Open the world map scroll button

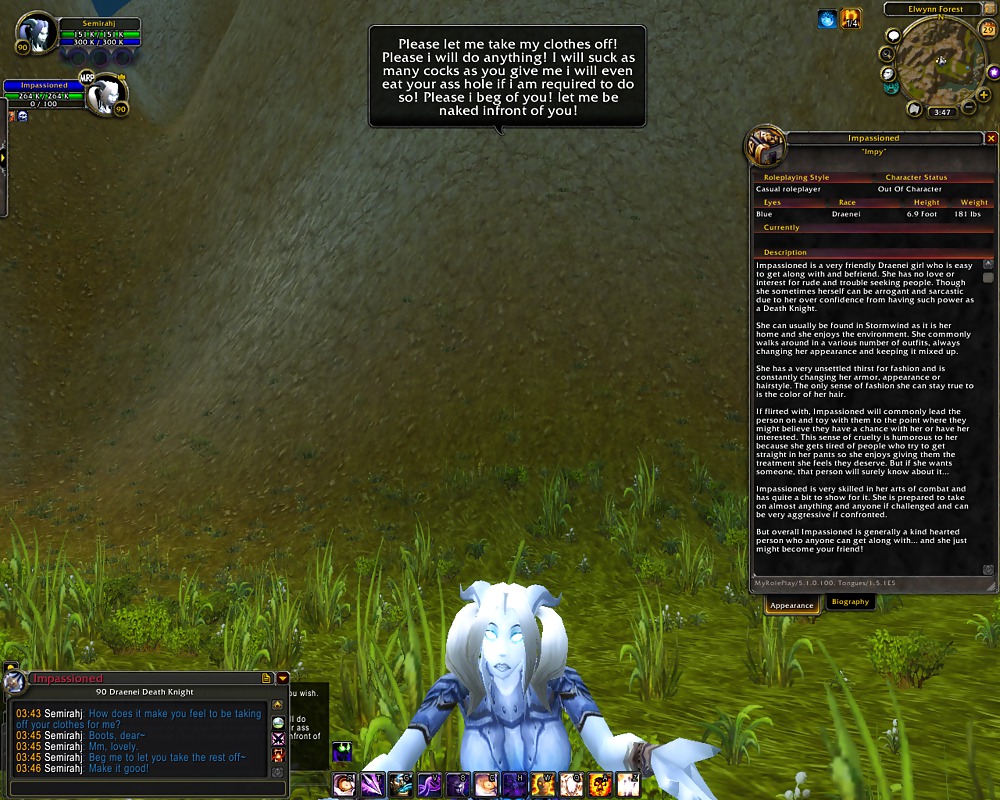[914, 109]
